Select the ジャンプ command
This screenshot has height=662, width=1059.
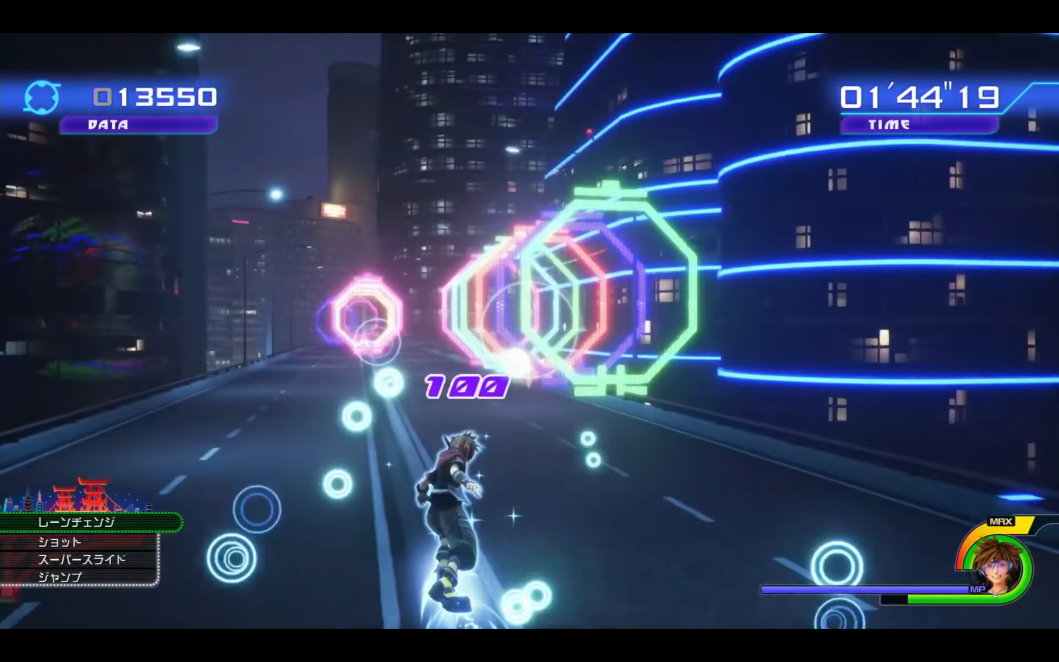[x=78, y=577]
